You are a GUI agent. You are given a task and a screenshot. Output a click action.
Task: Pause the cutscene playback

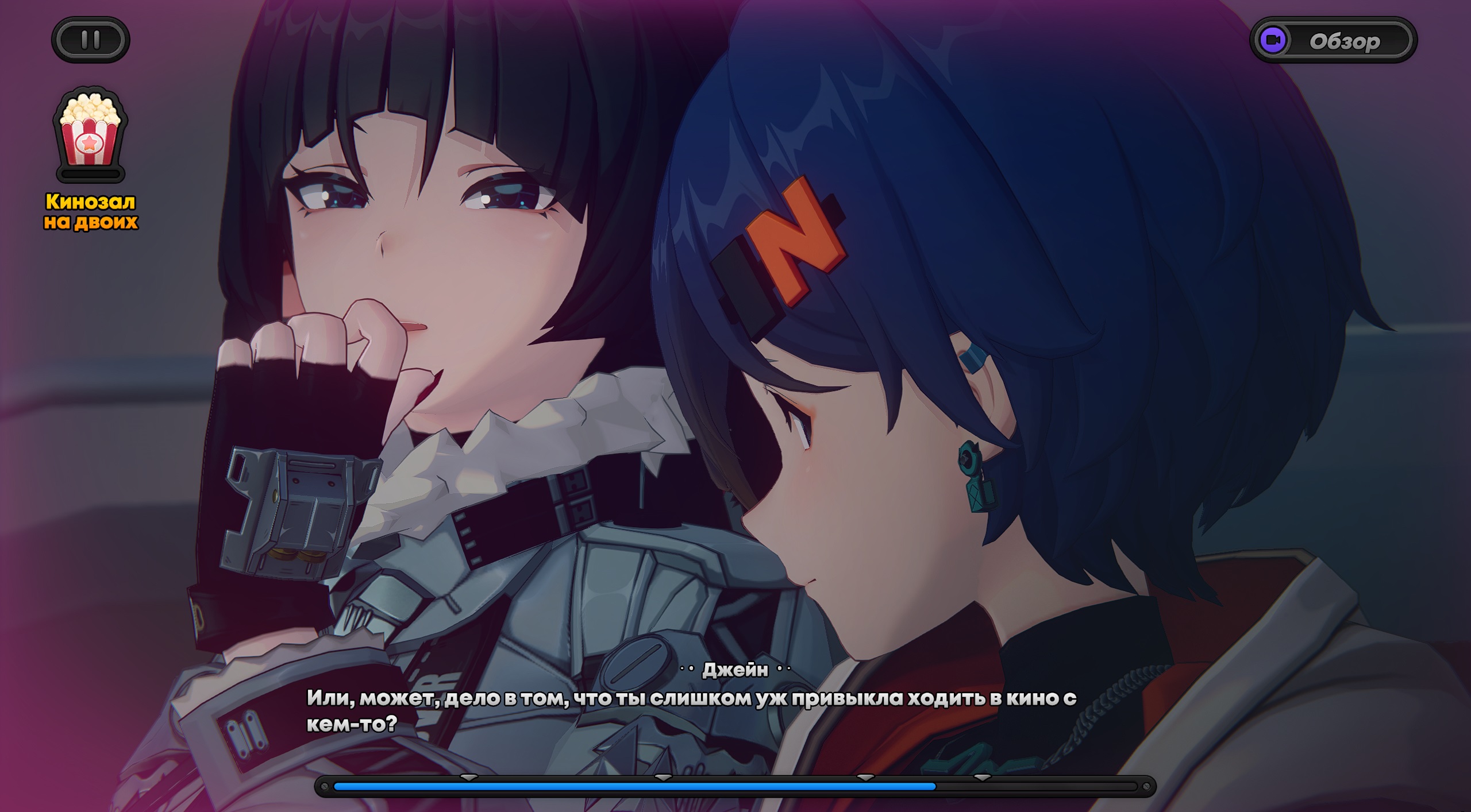click(91, 40)
